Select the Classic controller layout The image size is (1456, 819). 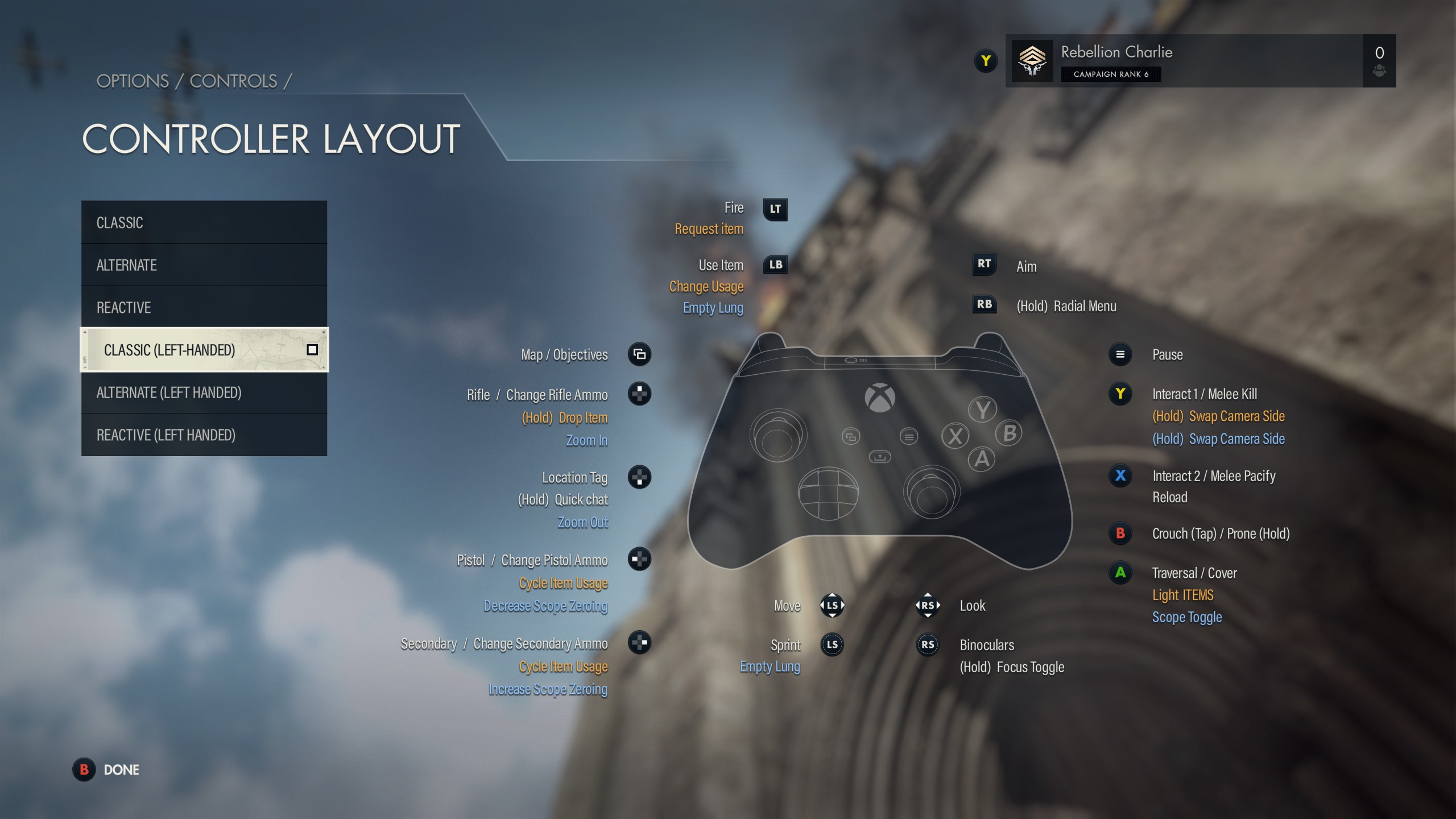point(204,222)
